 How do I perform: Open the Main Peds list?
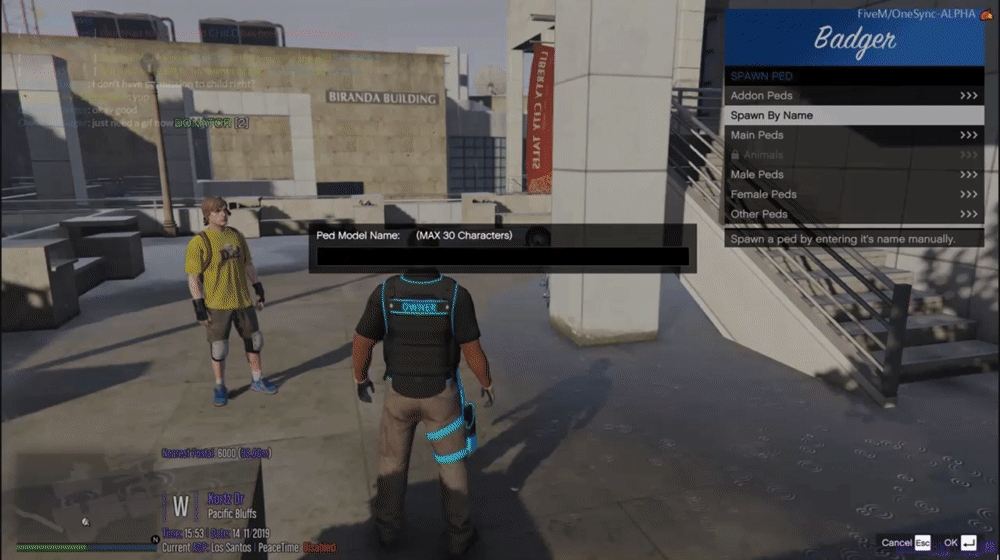[853, 135]
